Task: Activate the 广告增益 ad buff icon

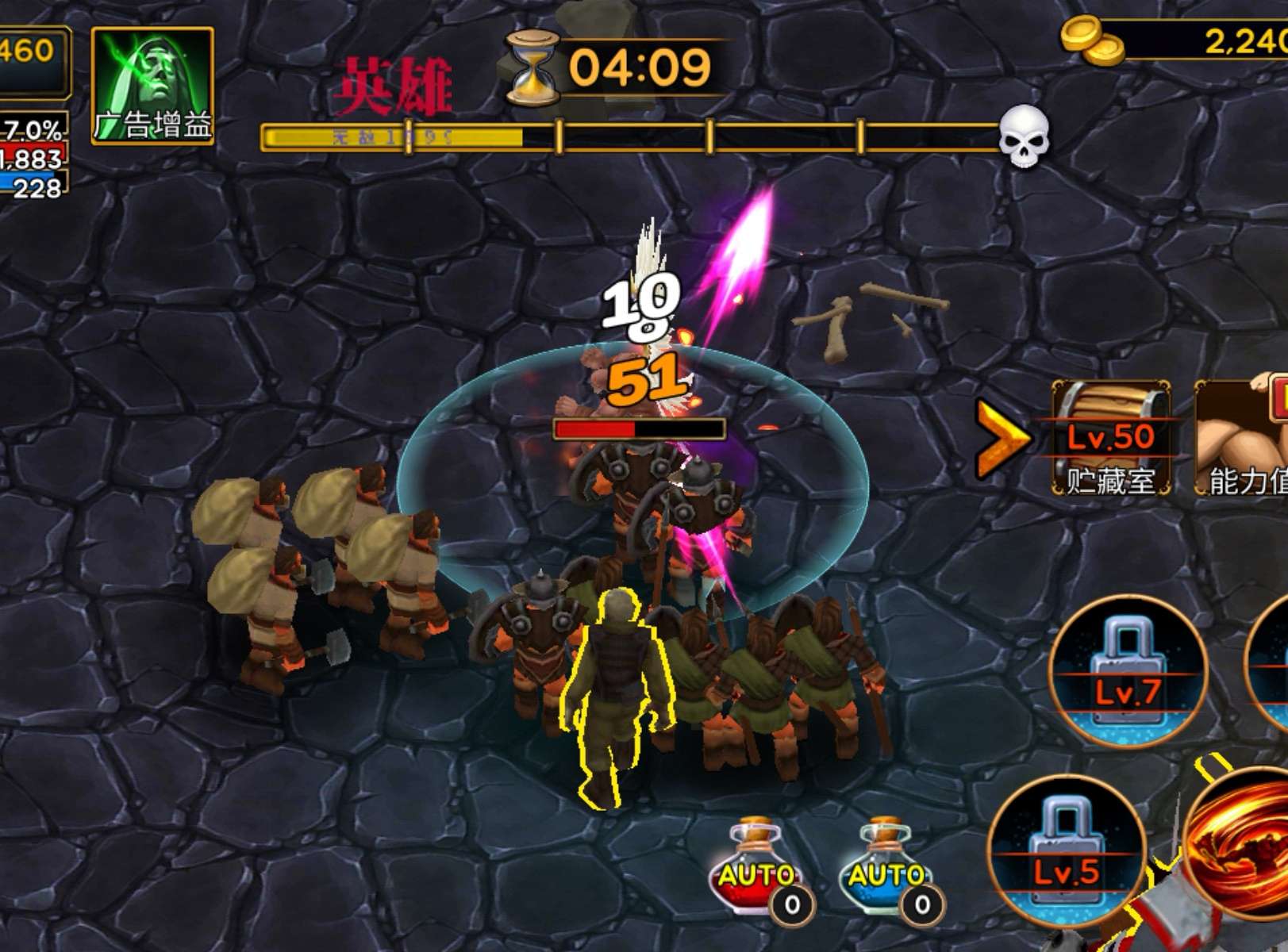Action: 152,86
